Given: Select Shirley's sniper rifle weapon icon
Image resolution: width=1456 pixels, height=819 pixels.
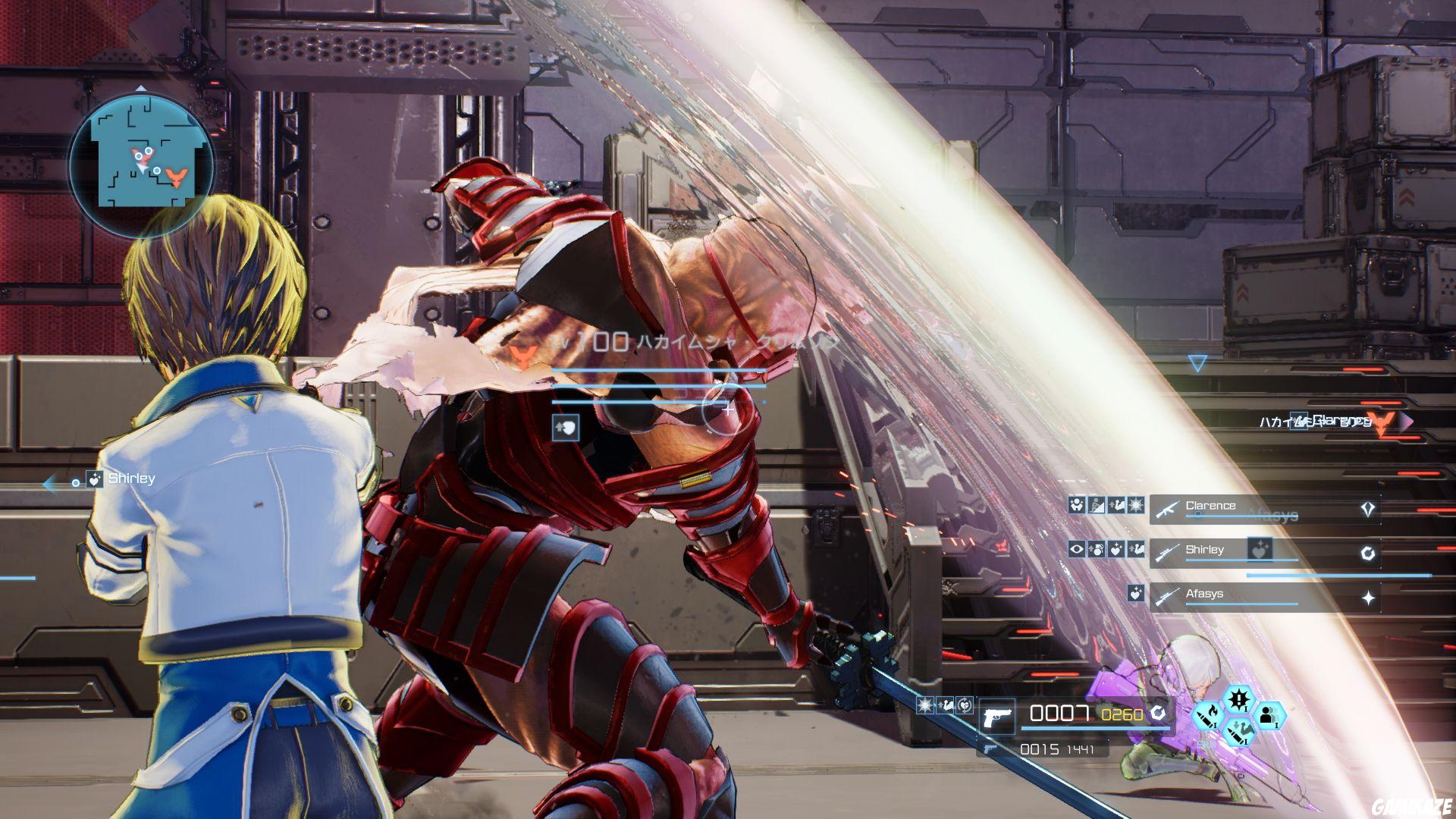Looking at the screenshot, I should point(1166,552).
